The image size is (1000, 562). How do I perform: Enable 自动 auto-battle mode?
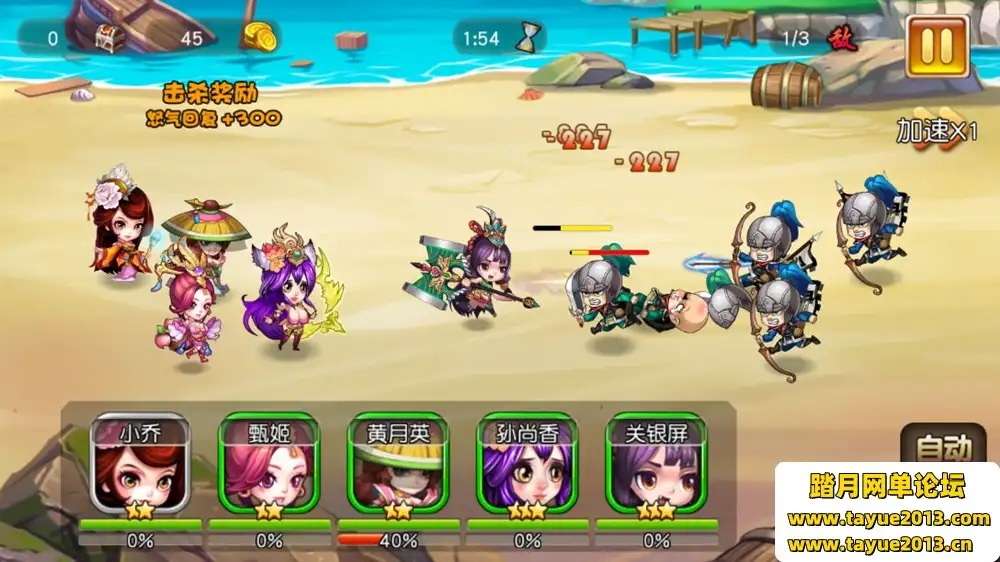tap(943, 445)
